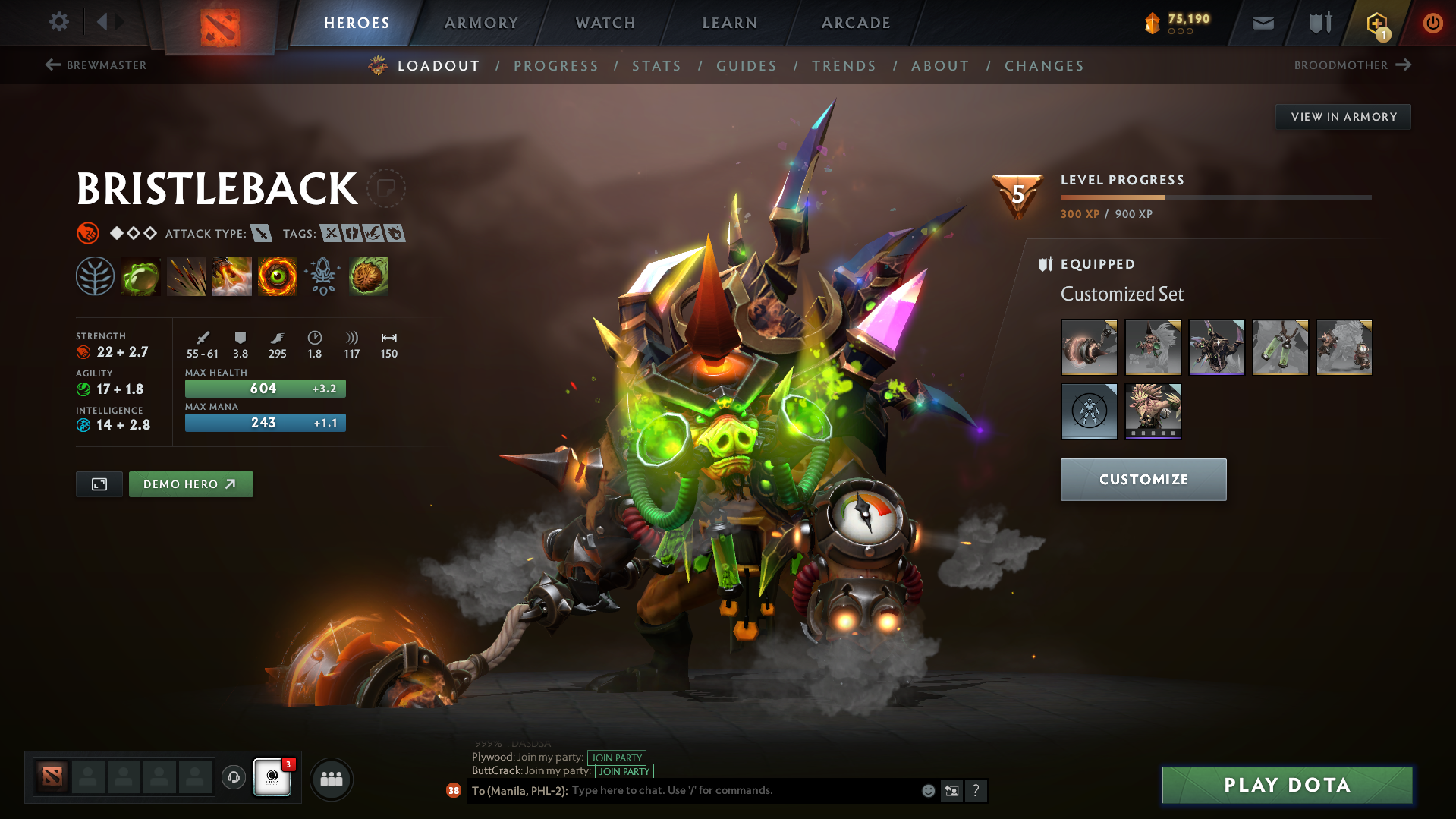1456x819 pixels.
Task: Click the Viscous Nasal Goo ability icon
Action: (141, 276)
